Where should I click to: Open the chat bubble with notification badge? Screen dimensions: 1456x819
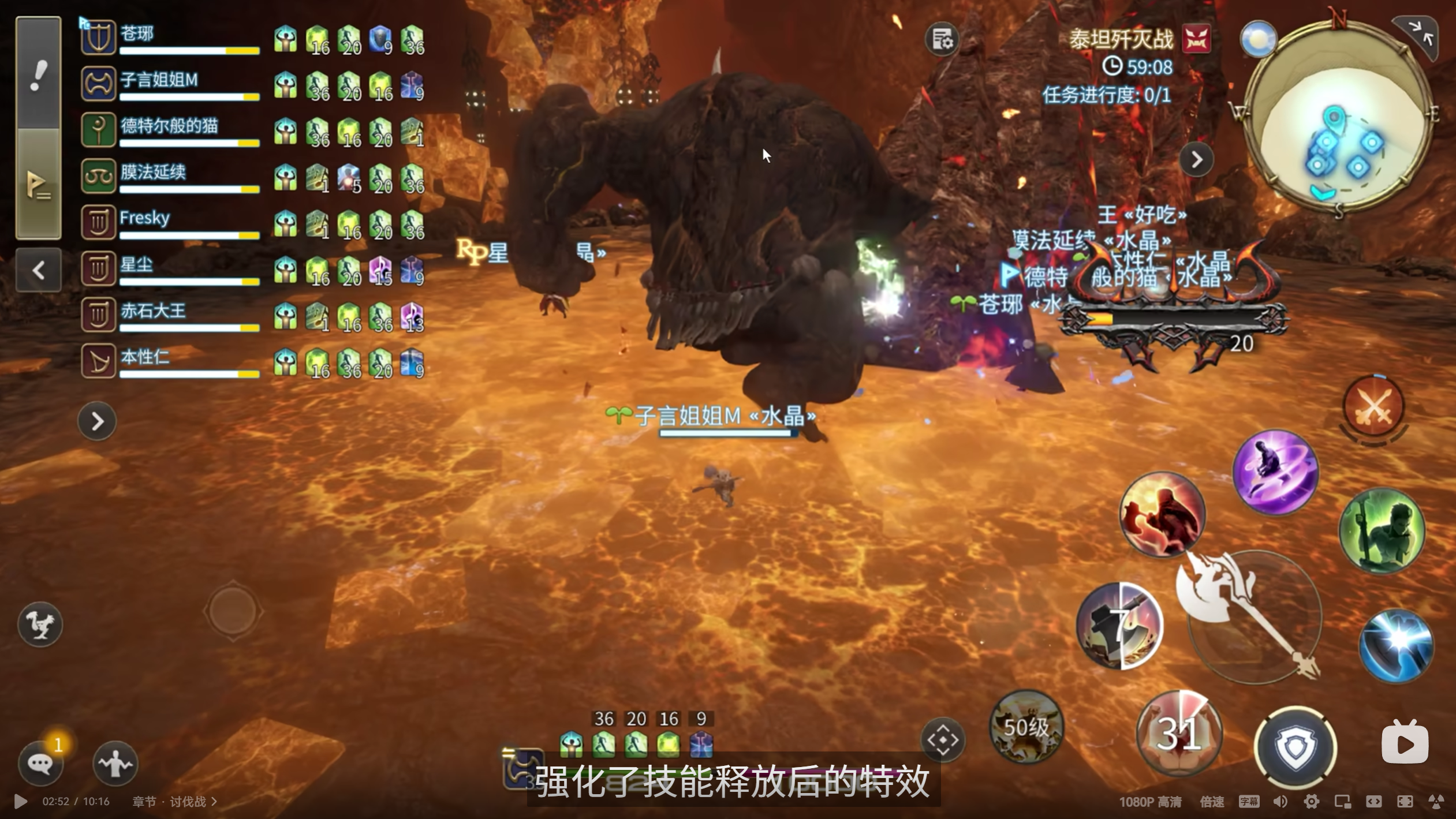[x=40, y=763]
